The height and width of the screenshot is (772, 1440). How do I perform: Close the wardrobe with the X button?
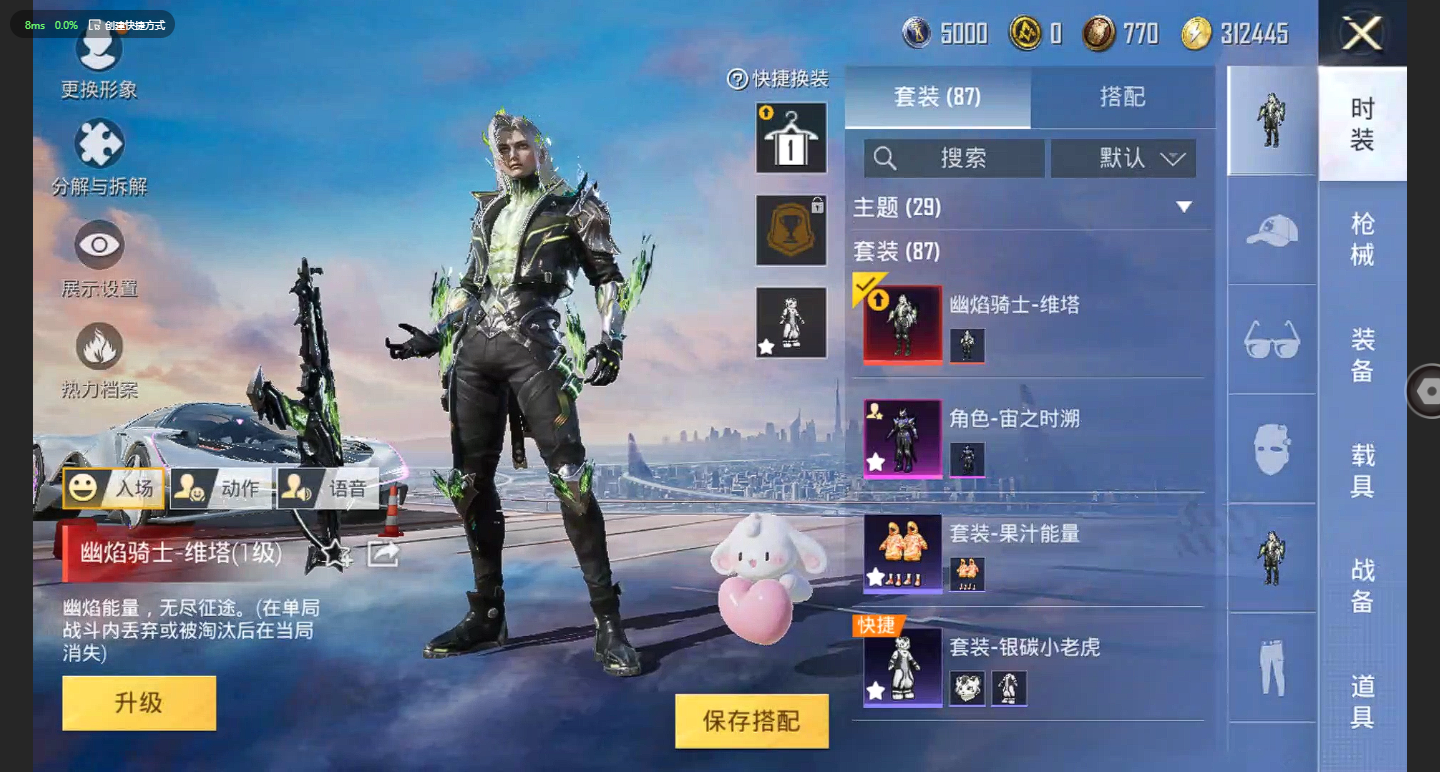click(x=1362, y=34)
